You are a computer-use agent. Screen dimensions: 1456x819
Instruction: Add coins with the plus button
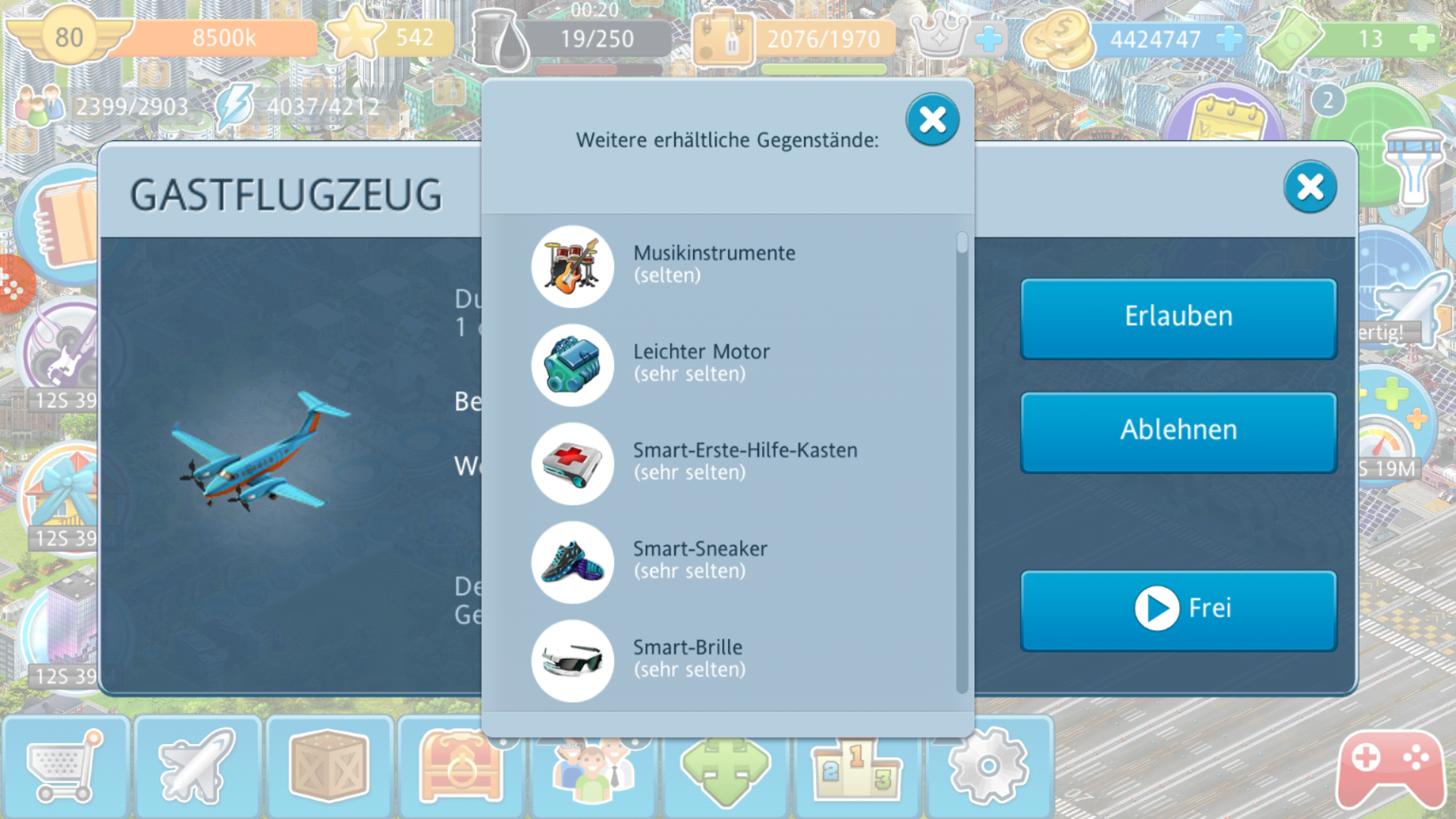pos(1228,39)
